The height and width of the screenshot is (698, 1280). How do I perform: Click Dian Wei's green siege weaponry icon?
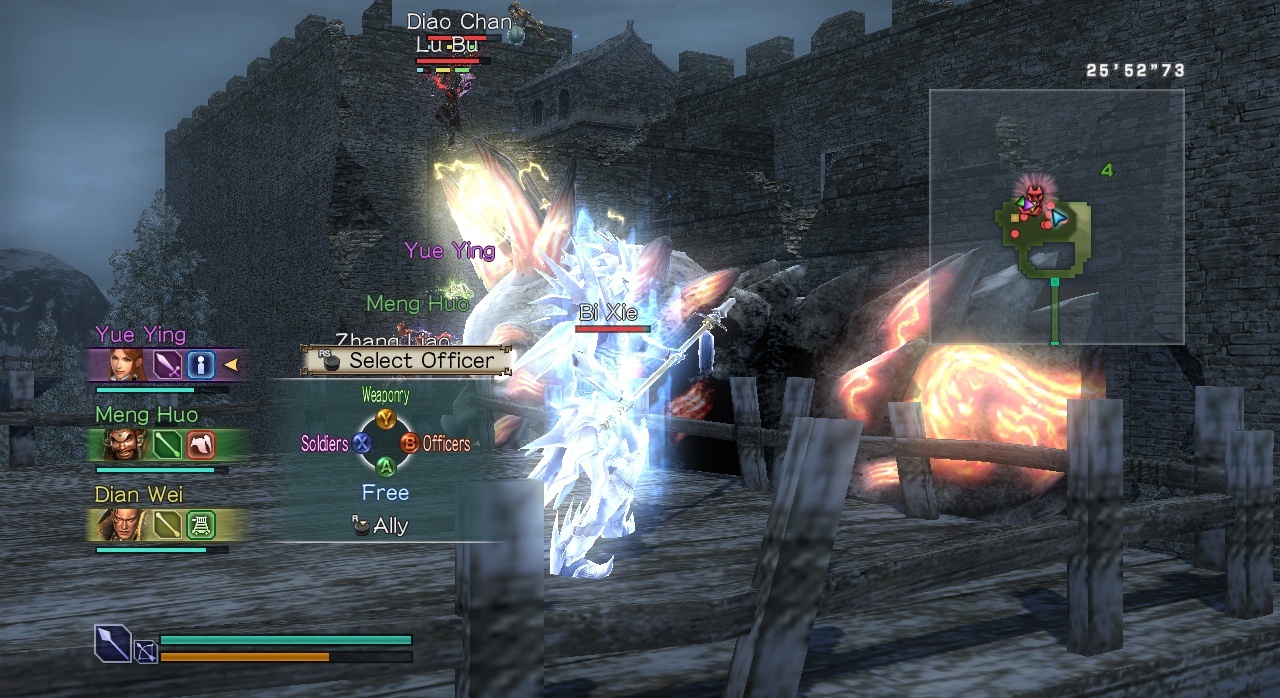[x=200, y=524]
